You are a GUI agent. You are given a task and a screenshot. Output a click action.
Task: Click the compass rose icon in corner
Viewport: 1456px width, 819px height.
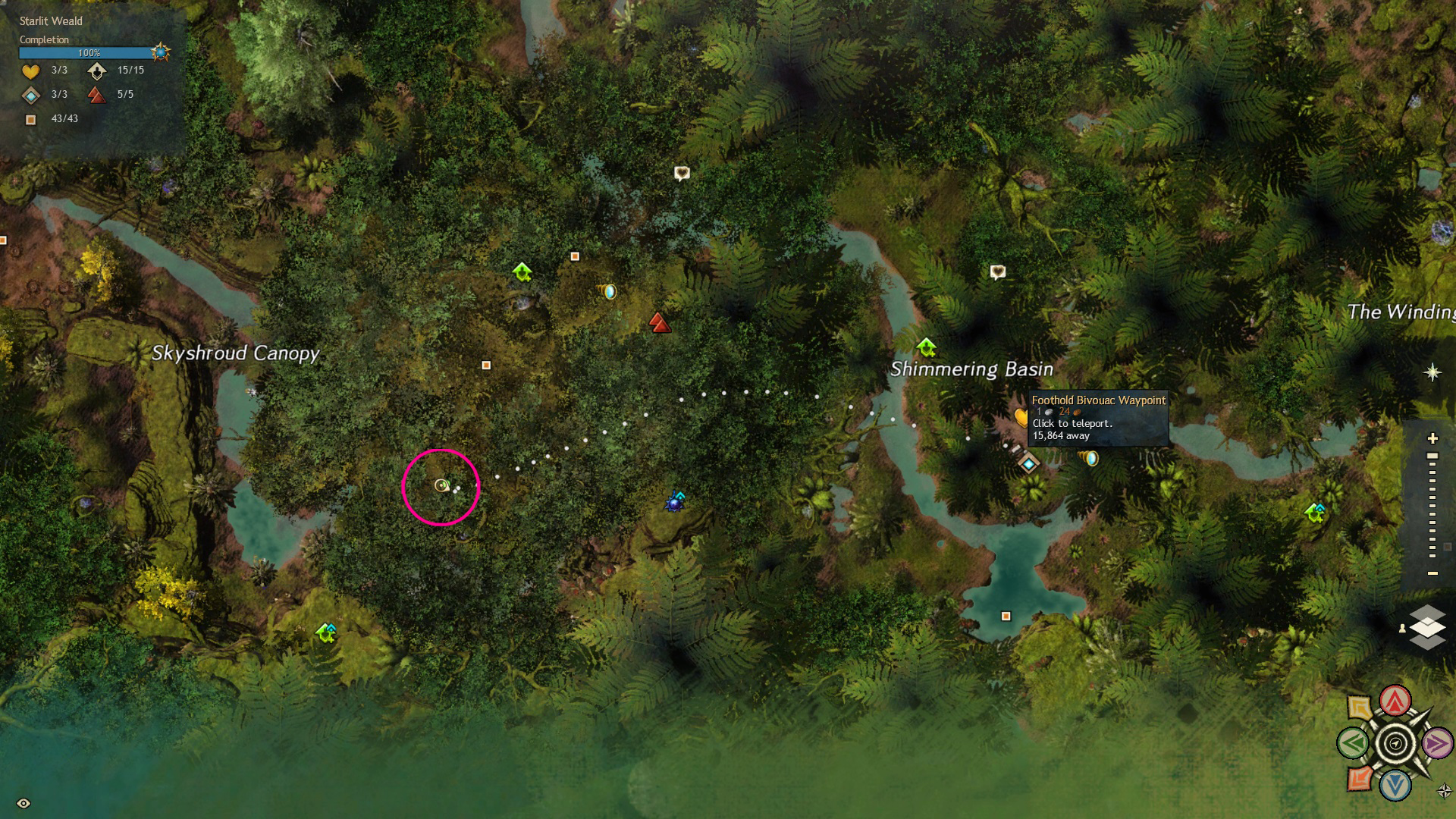(x=1445, y=791)
